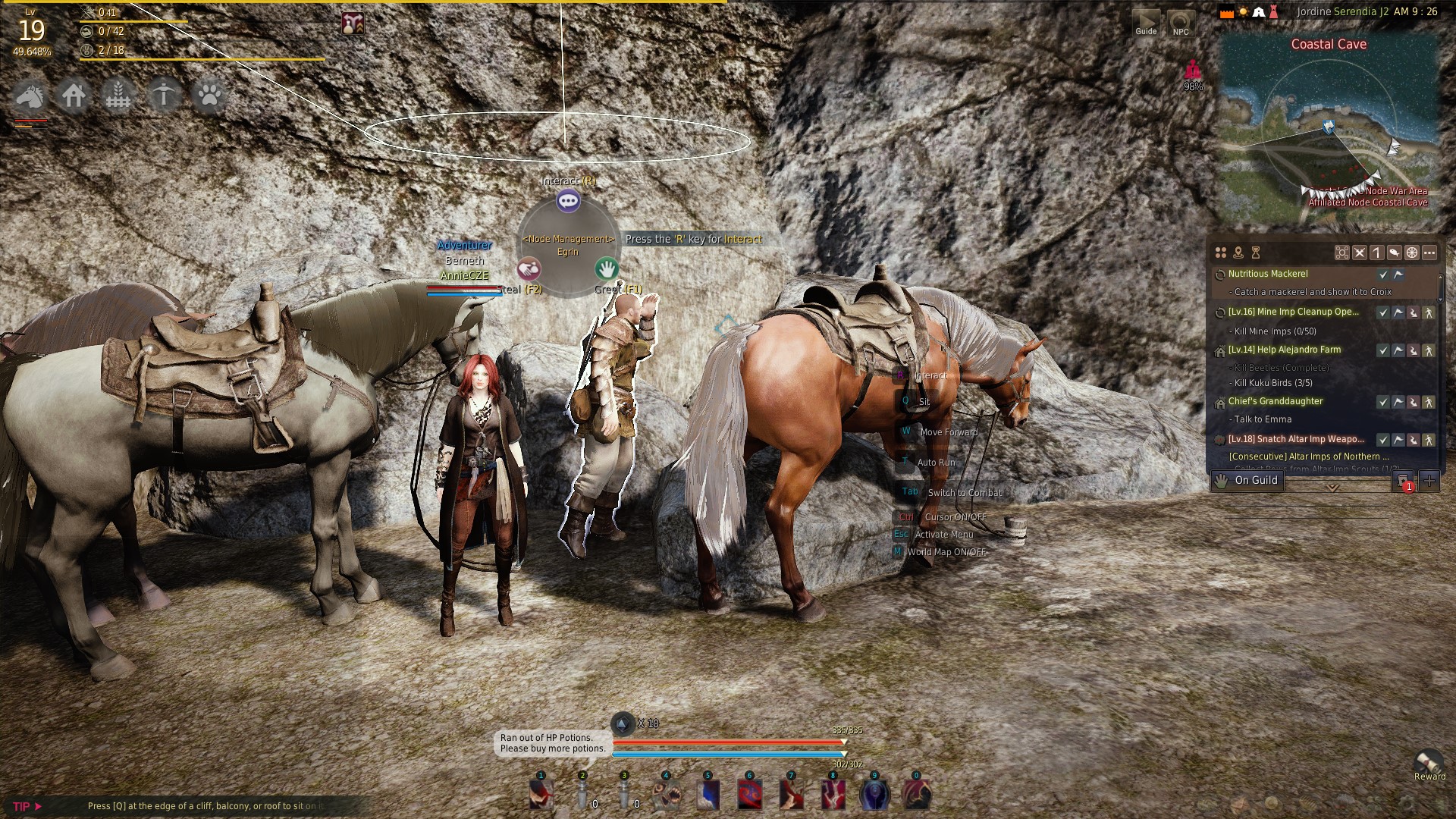Select the Nutritious Mackerel quest
Viewport: 1456px width, 819px height.
pyautogui.click(x=1267, y=274)
